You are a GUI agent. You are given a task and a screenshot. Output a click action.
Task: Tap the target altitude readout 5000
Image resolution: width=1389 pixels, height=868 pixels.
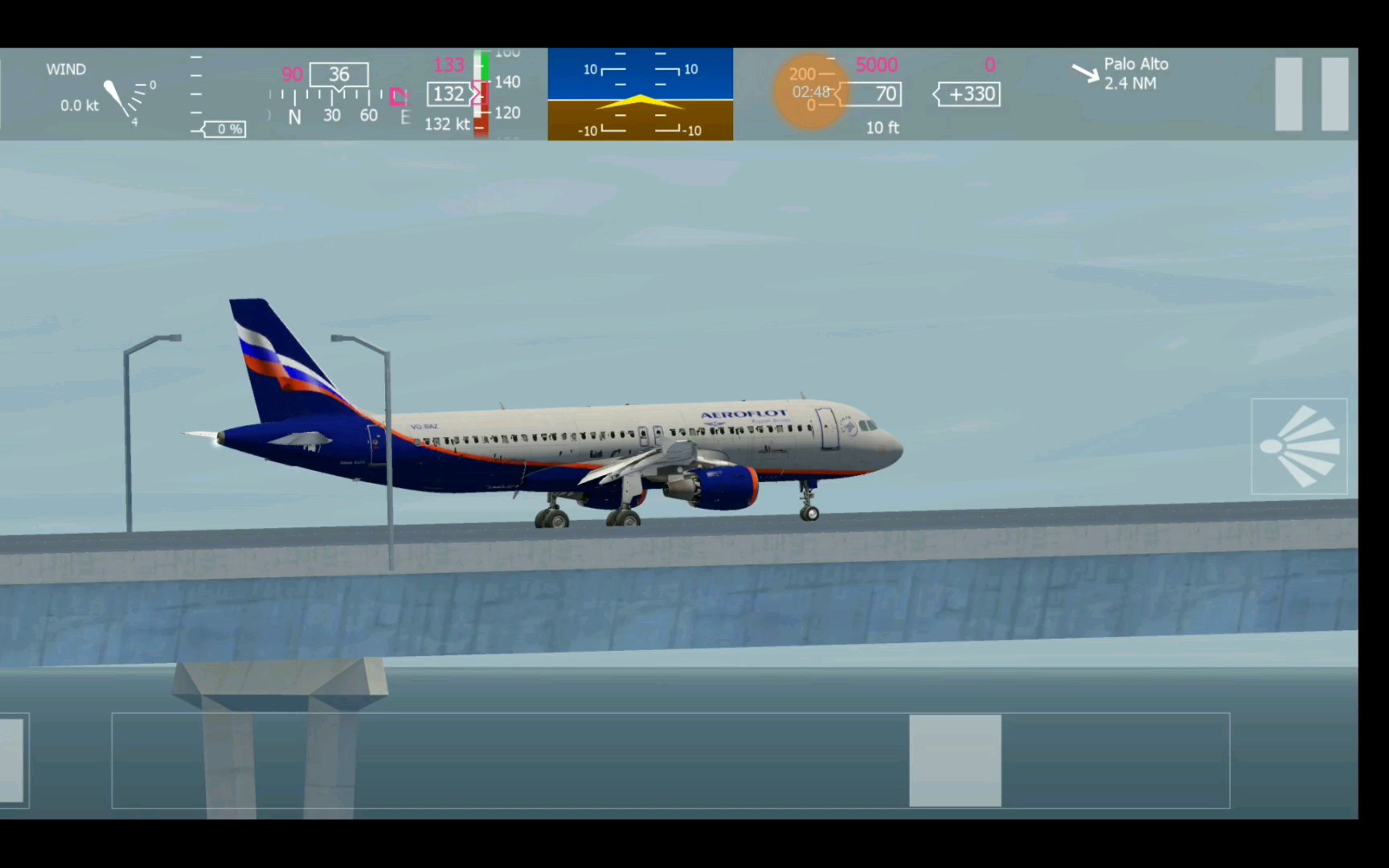coord(877,65)
